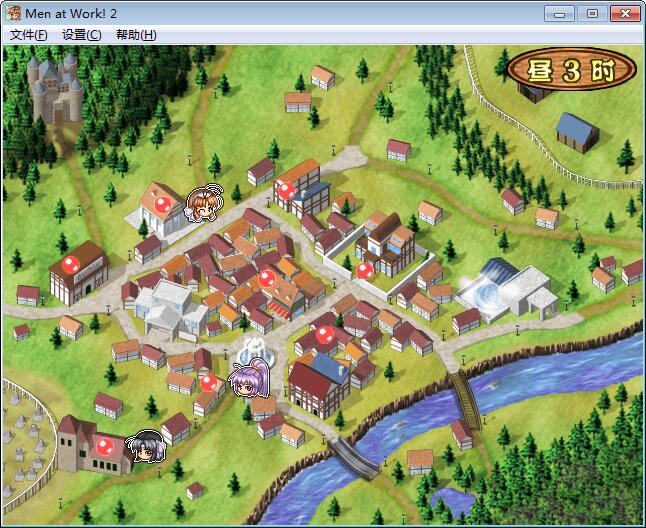Select the purple-haired girl character icon

tap(246, 379)
